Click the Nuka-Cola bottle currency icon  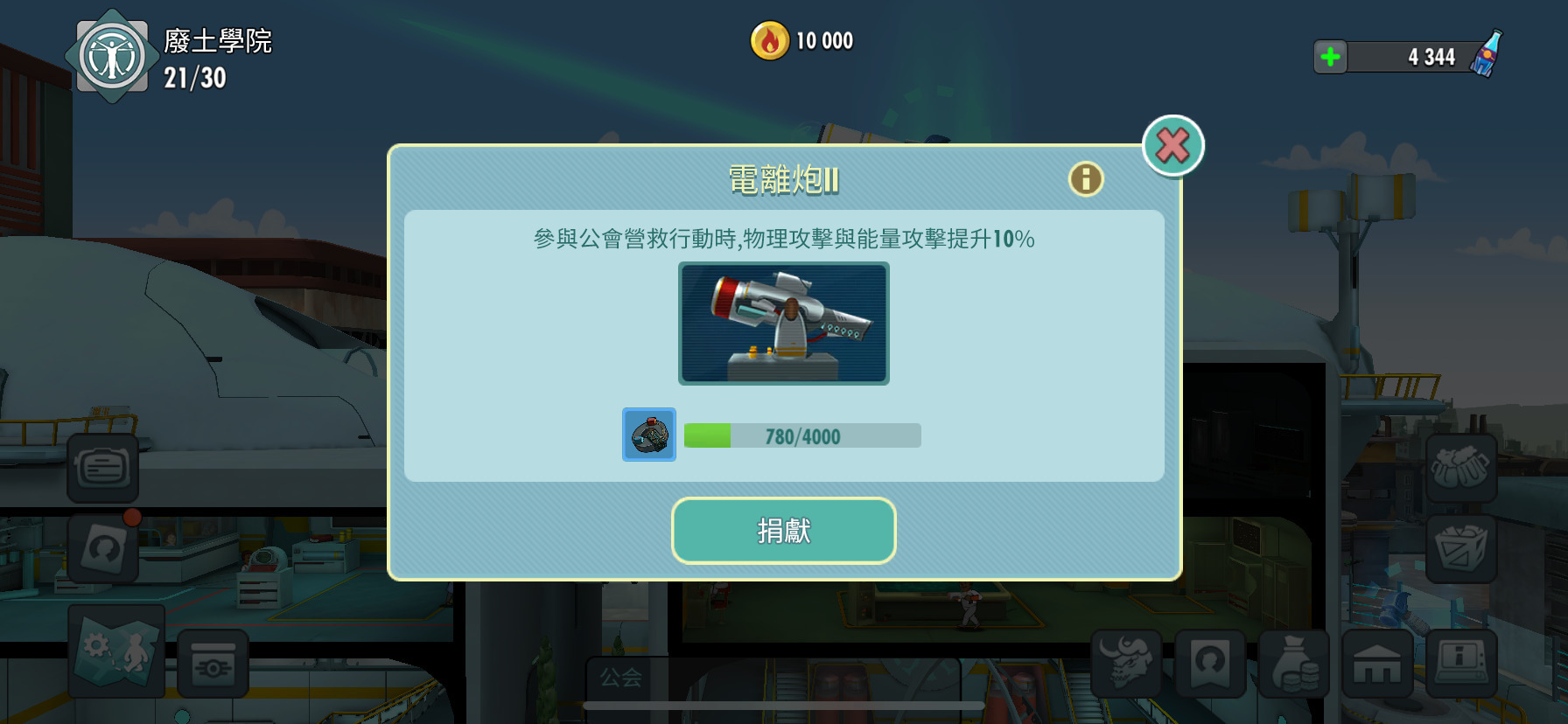click(1485, 56)
